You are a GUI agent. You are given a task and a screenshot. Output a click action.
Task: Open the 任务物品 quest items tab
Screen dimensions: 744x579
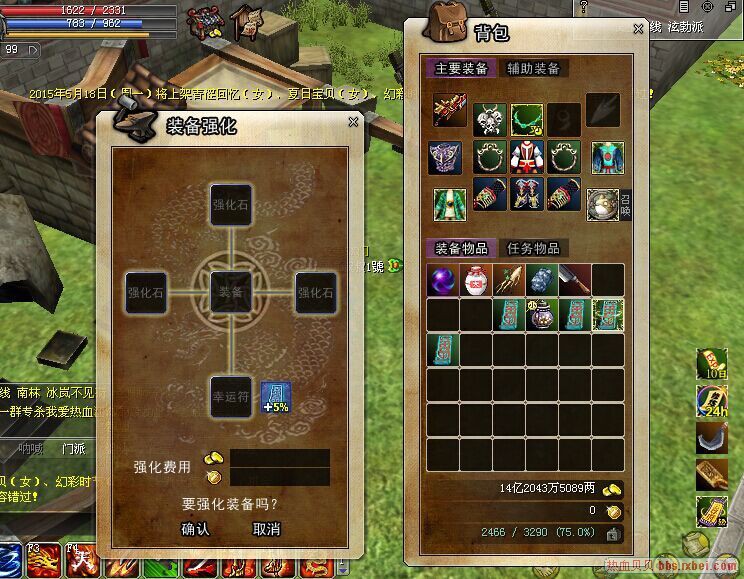[x=533, y=248]
